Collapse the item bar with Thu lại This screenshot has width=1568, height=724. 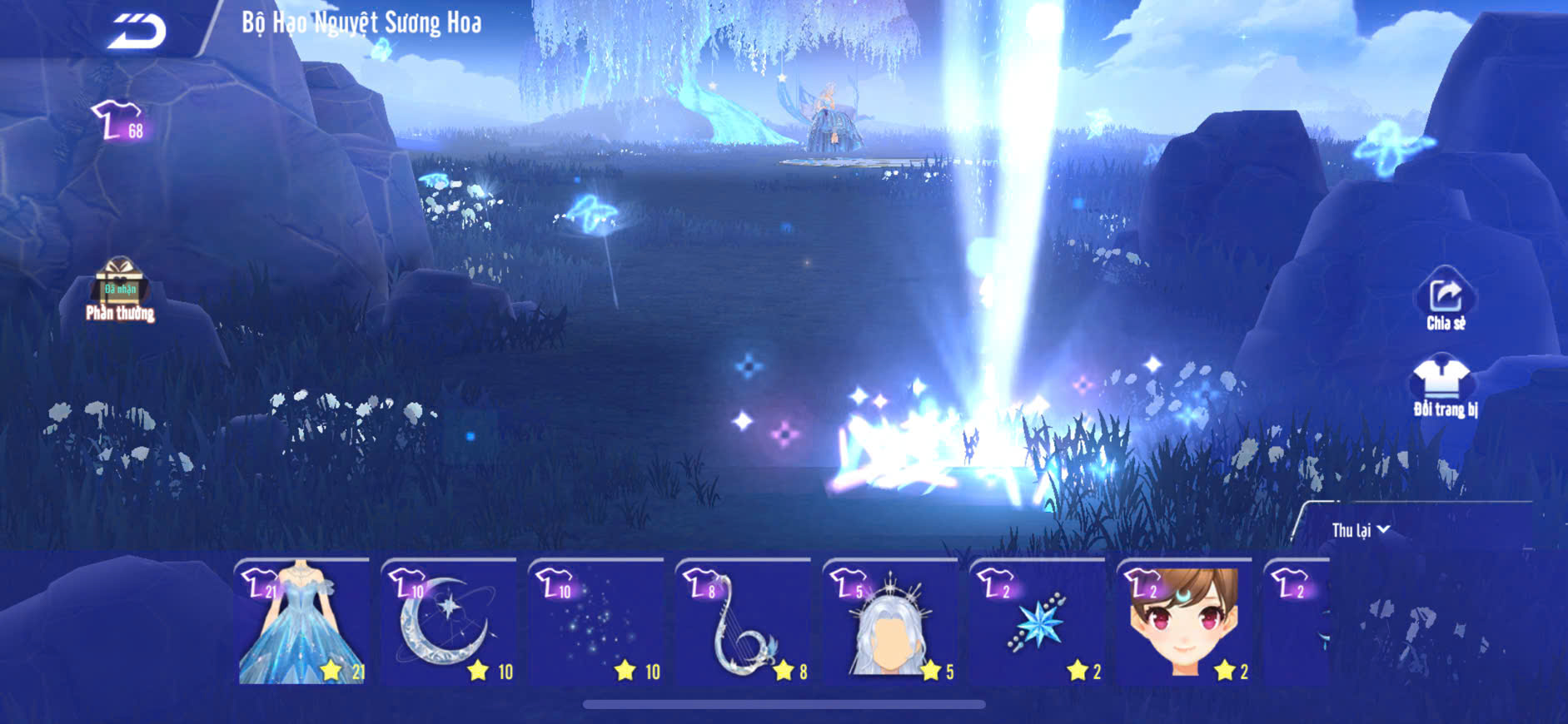tap(1360, 530)
